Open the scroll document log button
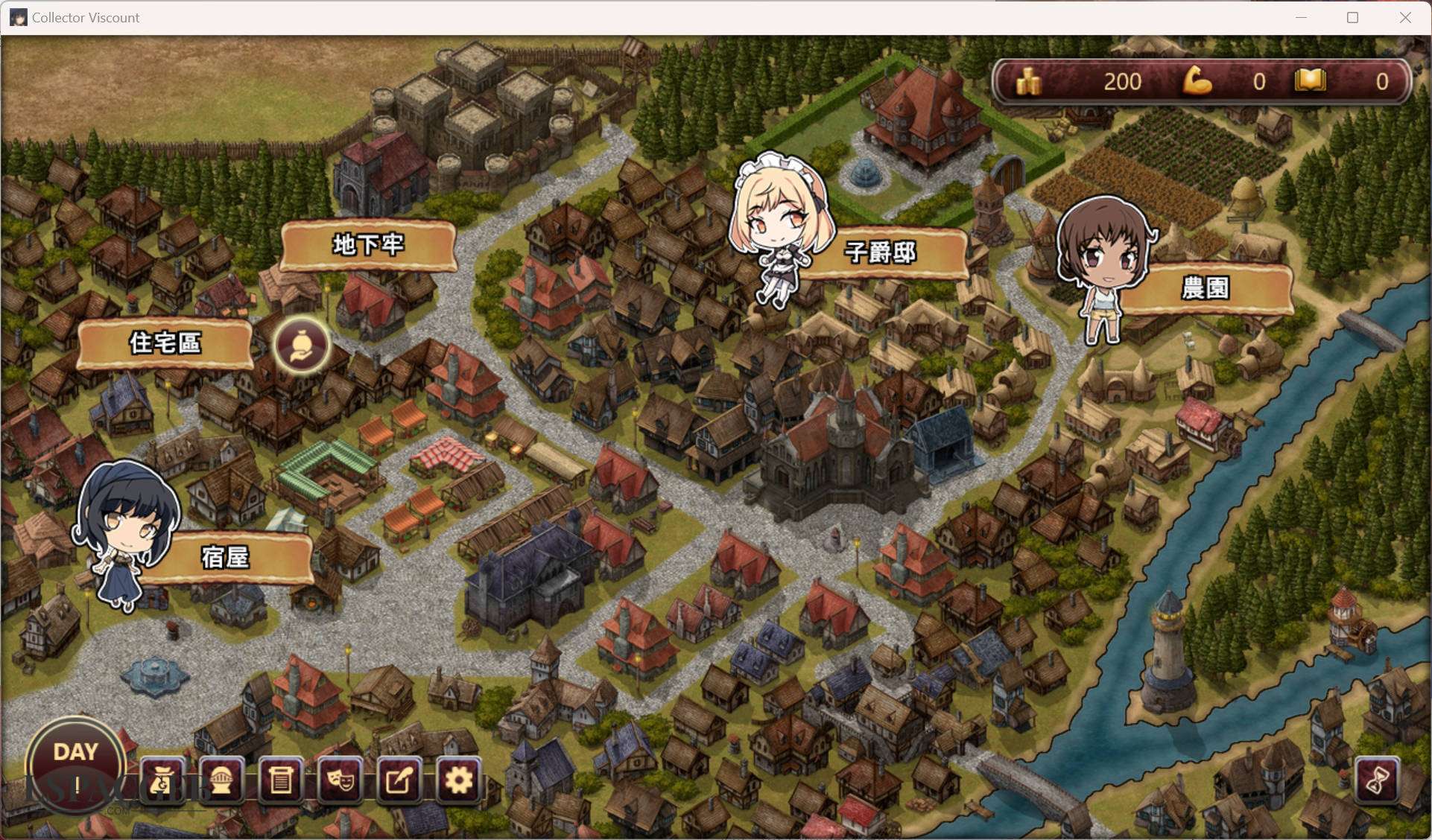The image size is (1432, 840). [x=280, y=780]
